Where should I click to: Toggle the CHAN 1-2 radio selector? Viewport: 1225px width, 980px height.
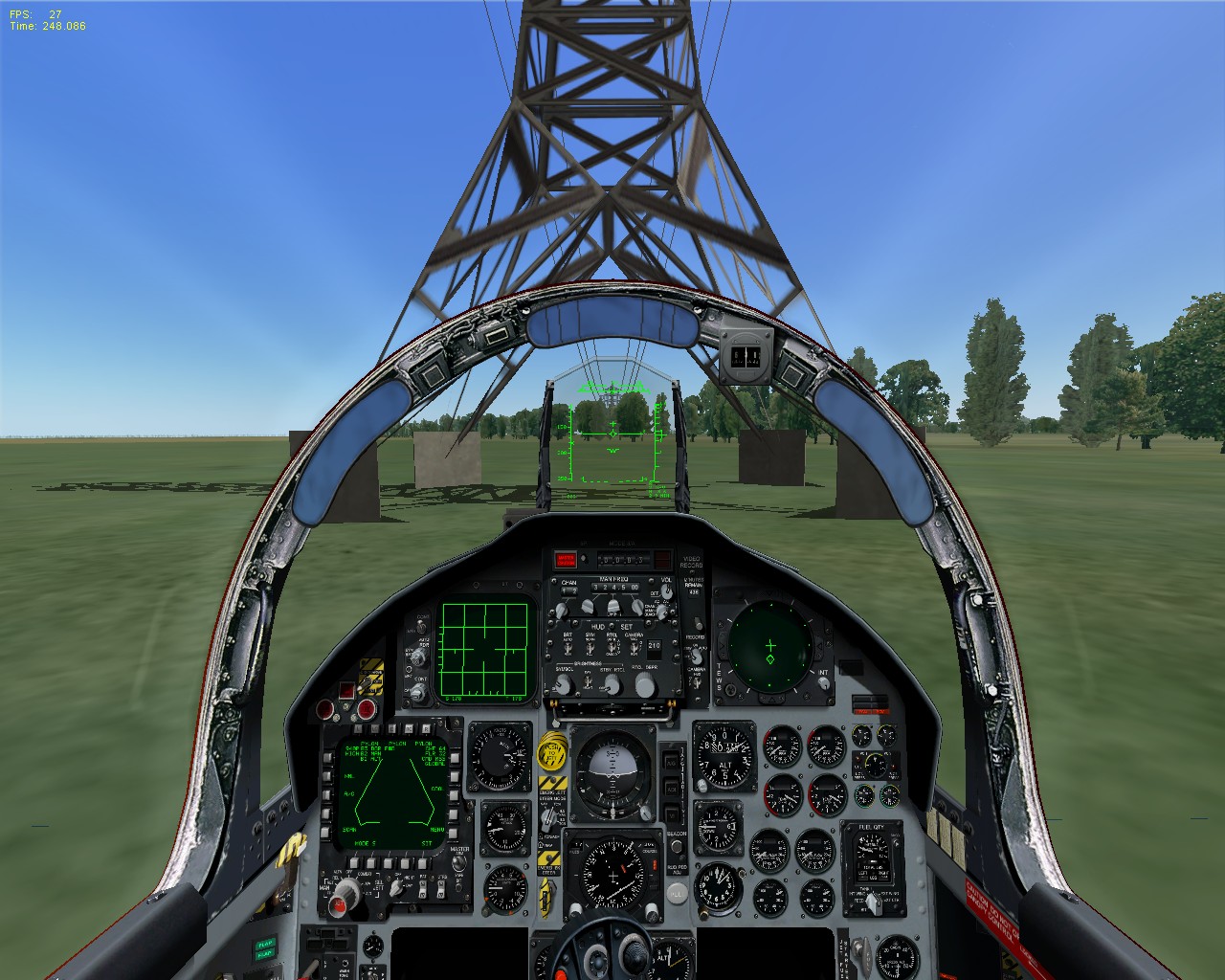[x=564, y=608]
